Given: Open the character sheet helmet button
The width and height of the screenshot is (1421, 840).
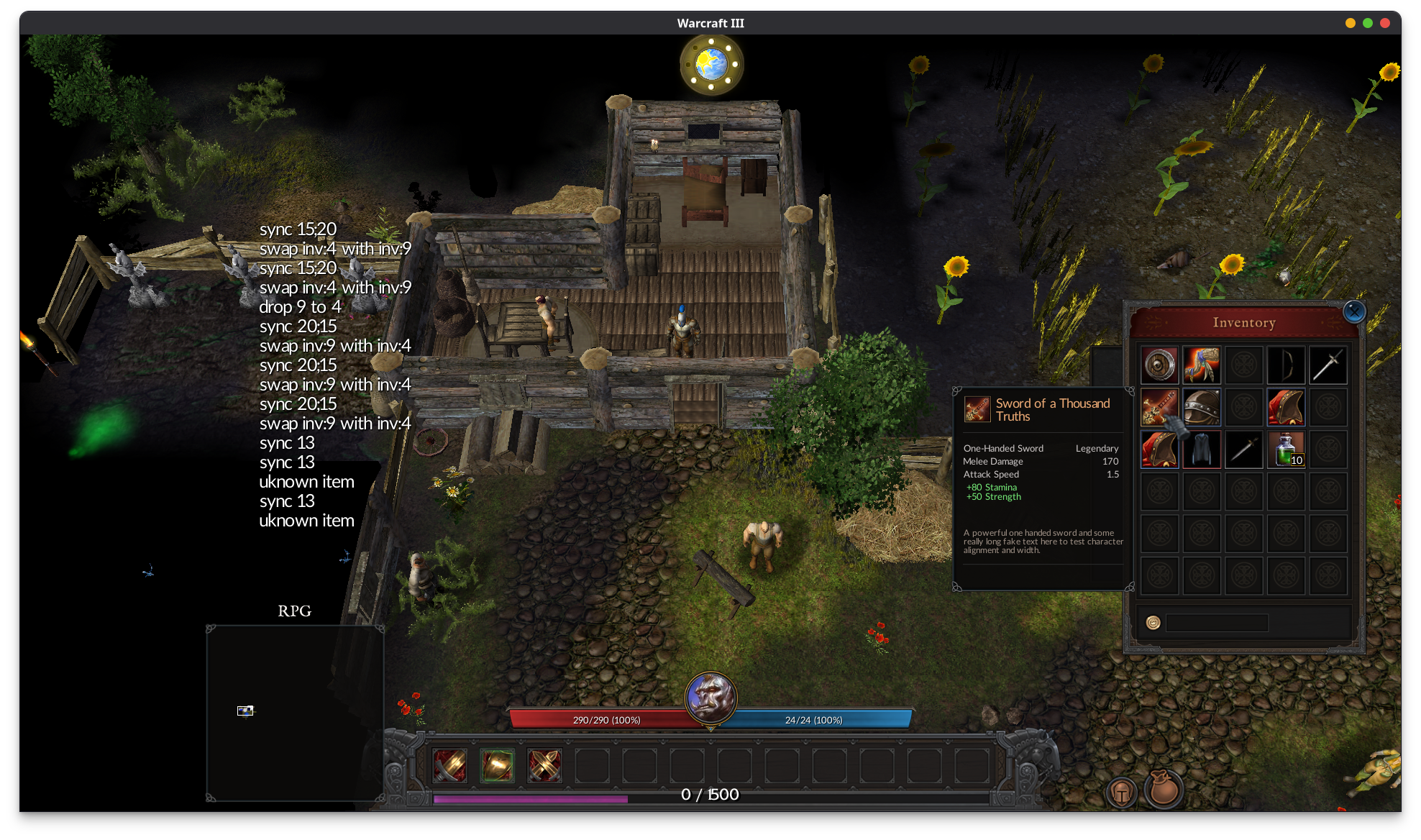Looking at the screenshot, I should click(1122, 792).
